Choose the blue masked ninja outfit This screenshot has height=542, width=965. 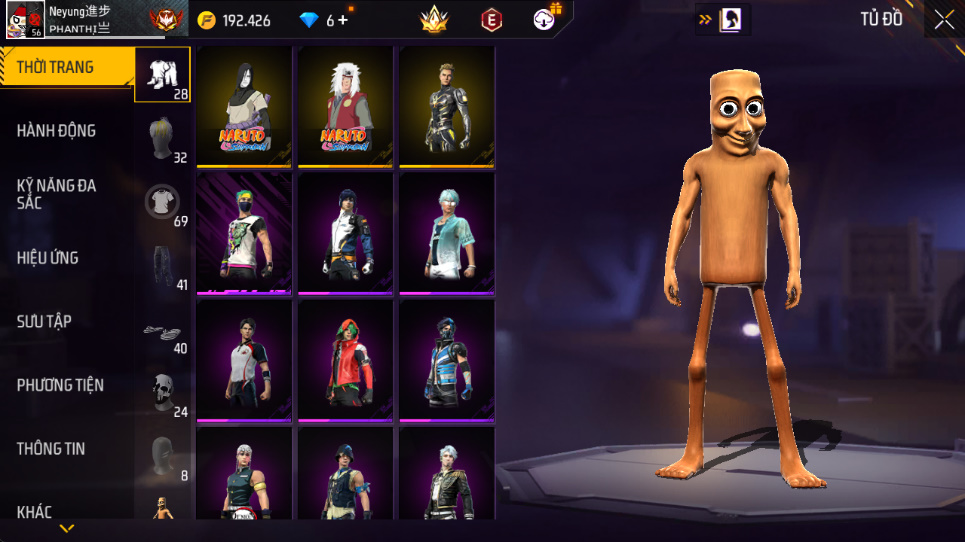[x=447, y=359]
